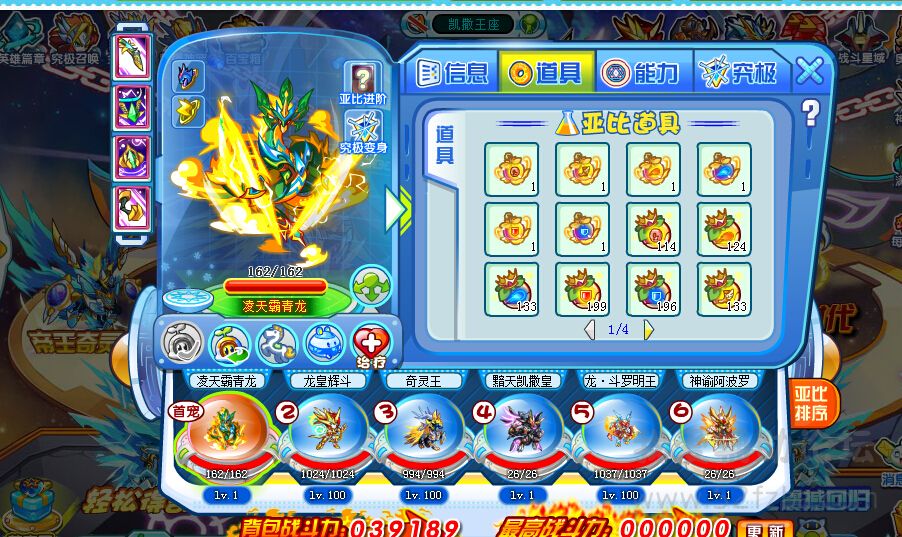This screenshot has height=537, width=902.
Task: Select the lead pet 凌天霸青龙 orb
Action: [x=218, y=430]
